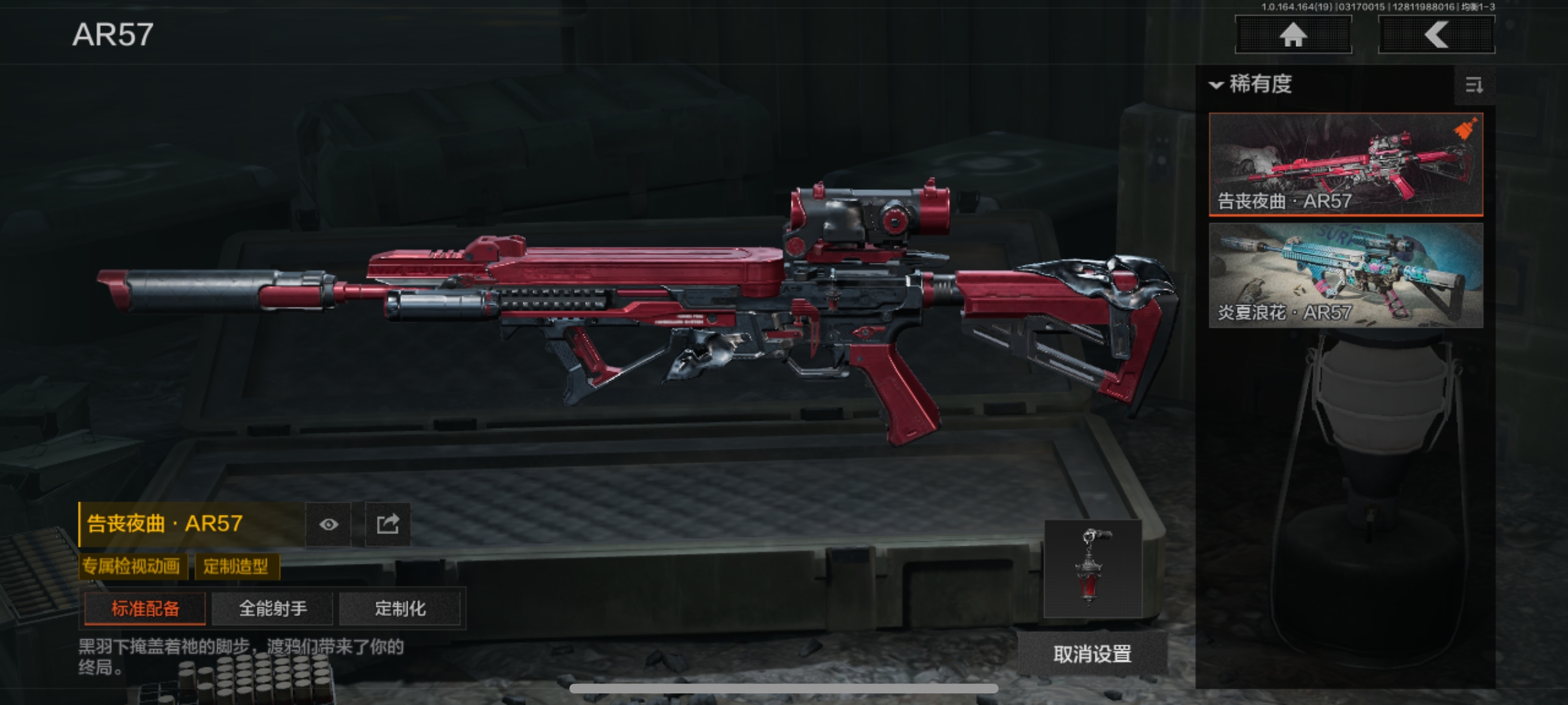The height and width of the screenshot is (705, 1568).
Task: Return to the home screen
Action: coord(1293,34)
